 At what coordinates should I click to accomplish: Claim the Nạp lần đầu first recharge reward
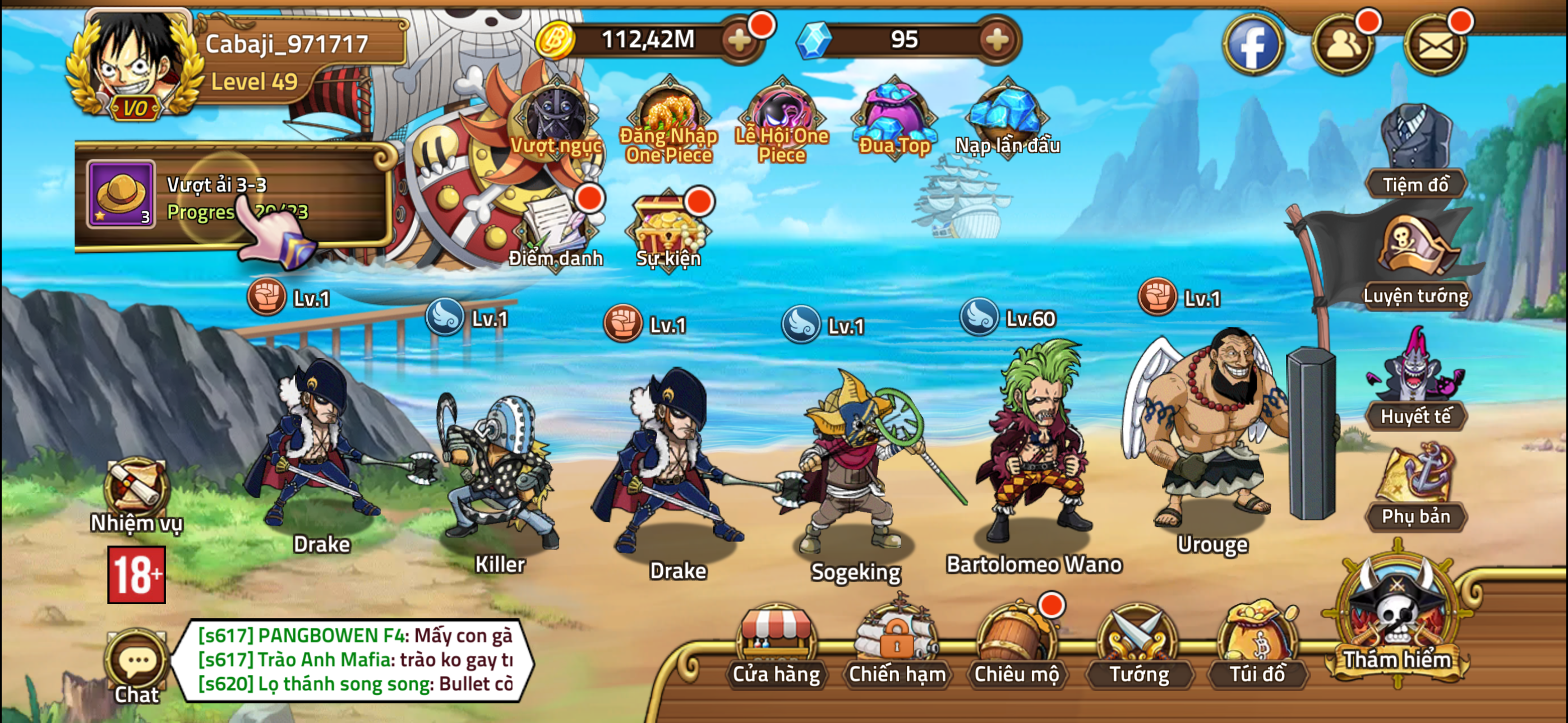pyautogui.click(x=1004, y=115)
